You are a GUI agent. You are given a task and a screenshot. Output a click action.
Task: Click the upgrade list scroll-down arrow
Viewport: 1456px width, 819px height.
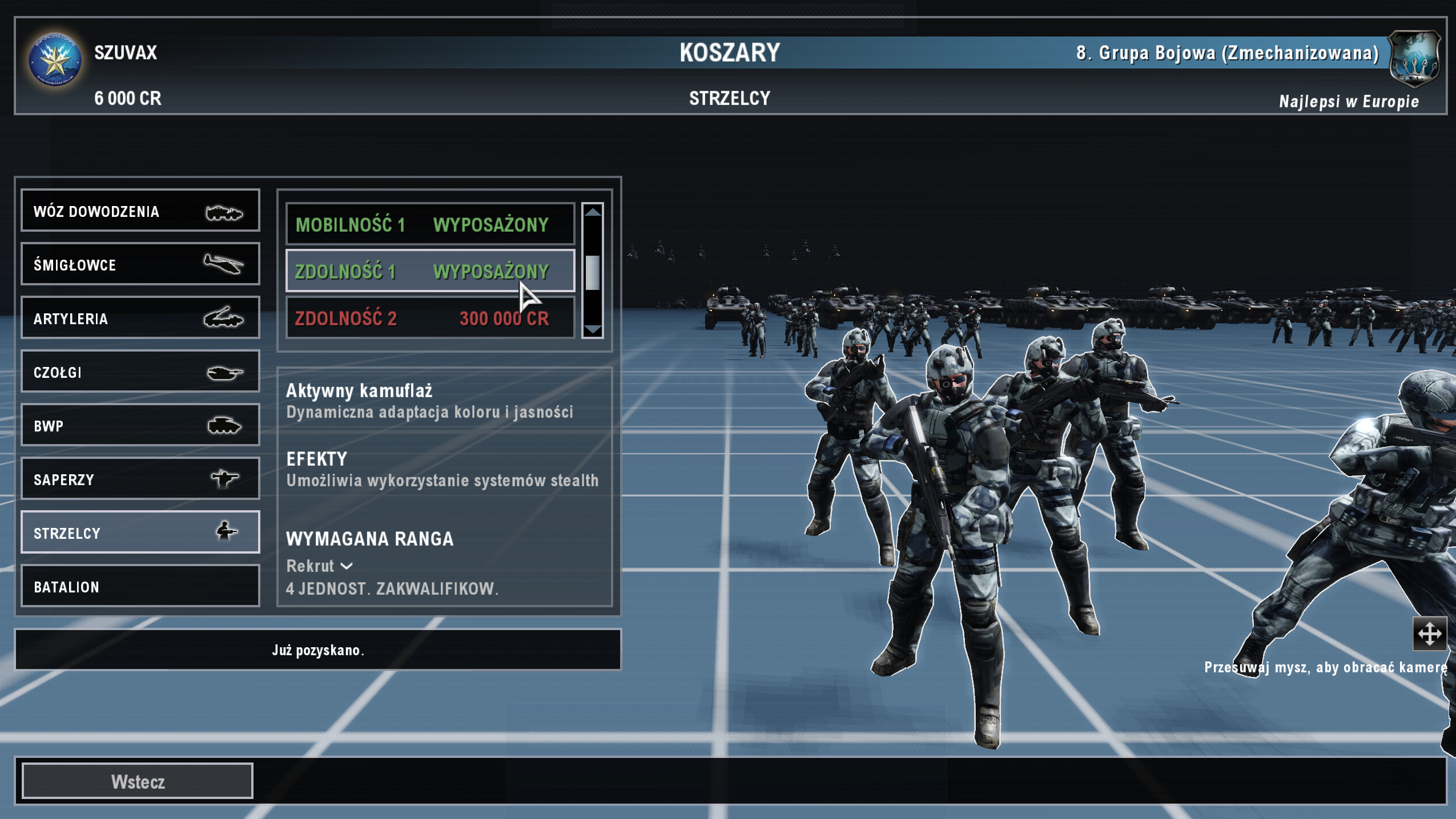(593, 330)
